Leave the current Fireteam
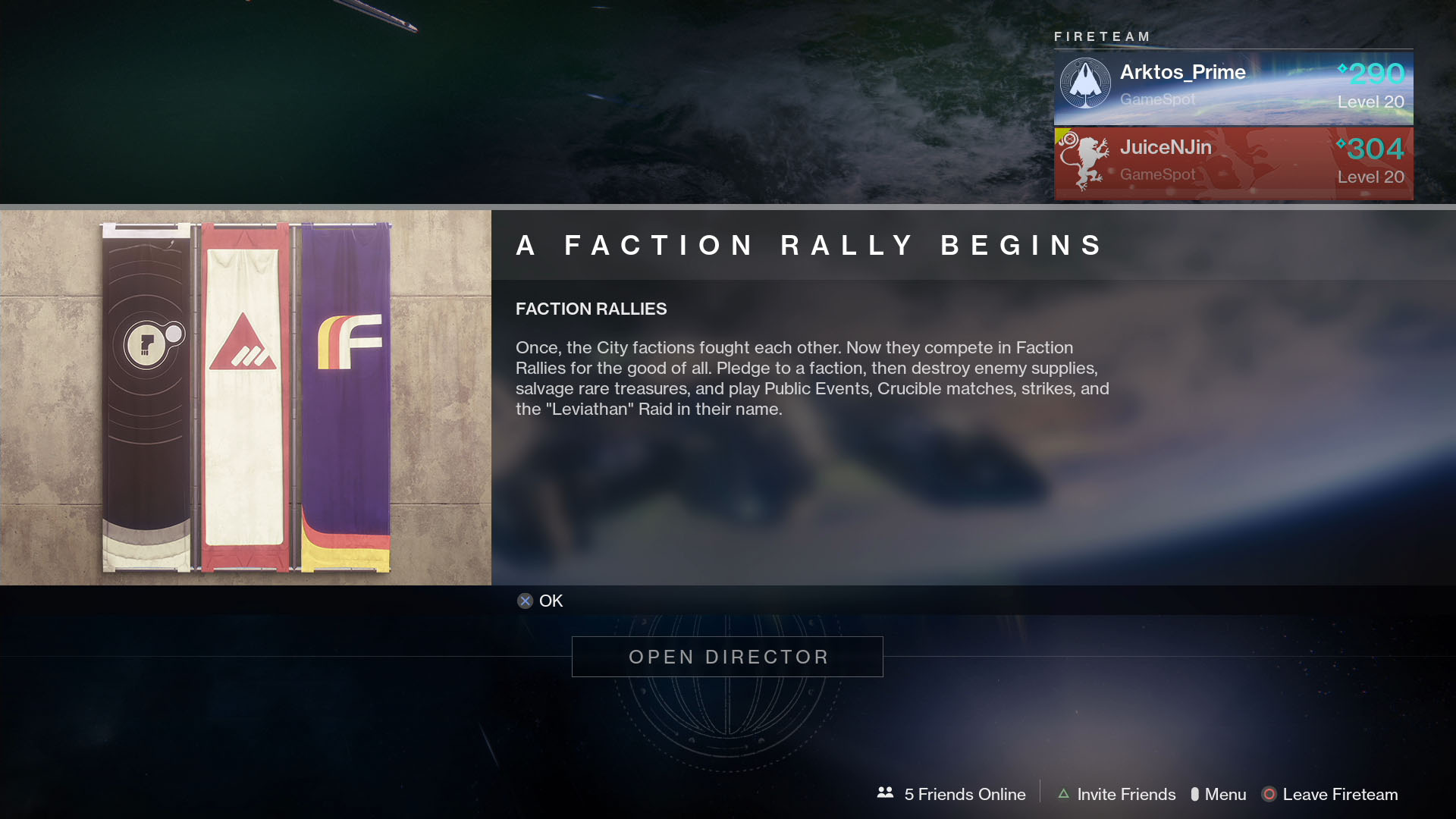Image resolution: width=1456 pixels, height=819 pixels. point(1339,794)
